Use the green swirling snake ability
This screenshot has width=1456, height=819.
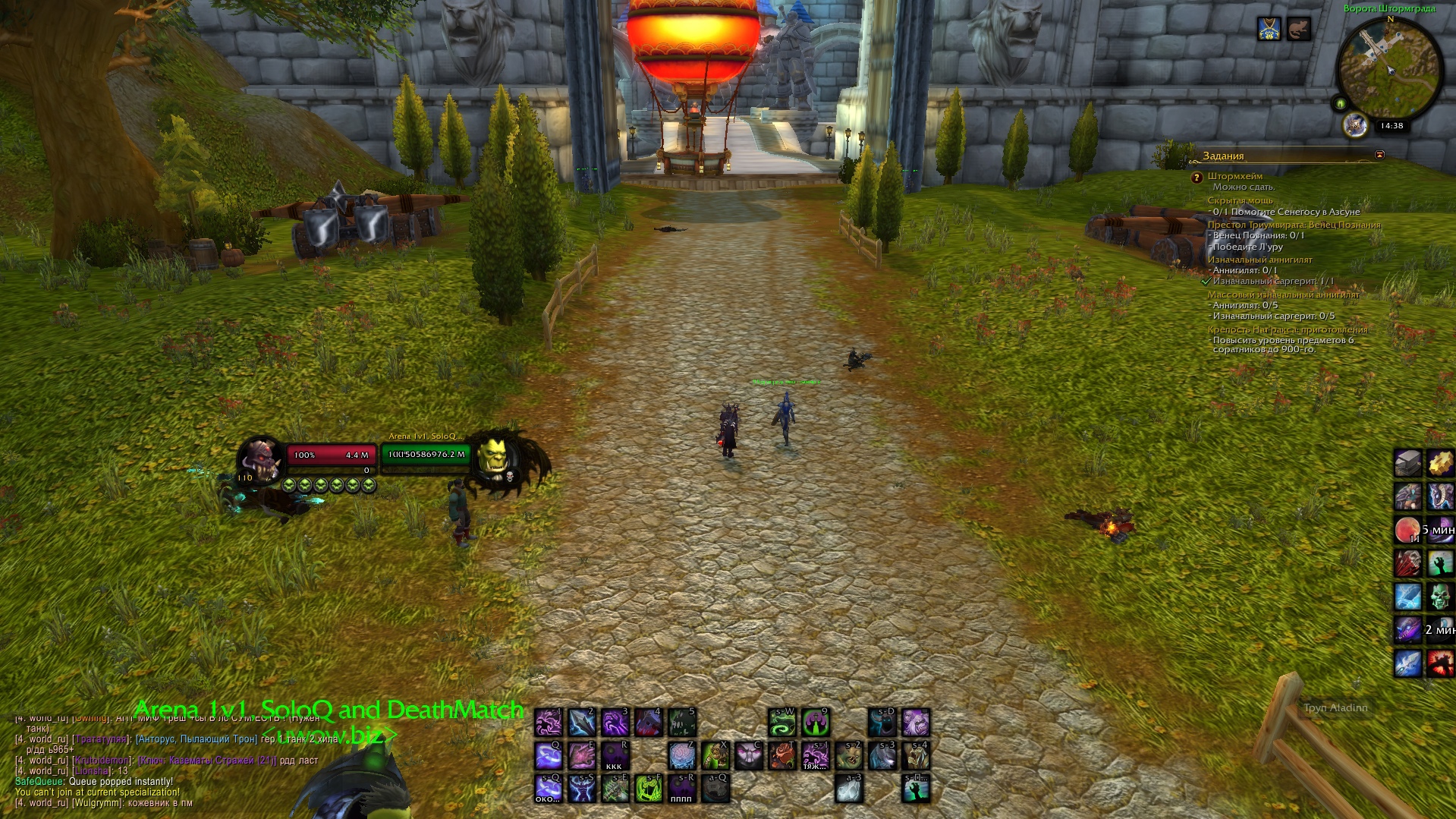click(x=781, y=722)
